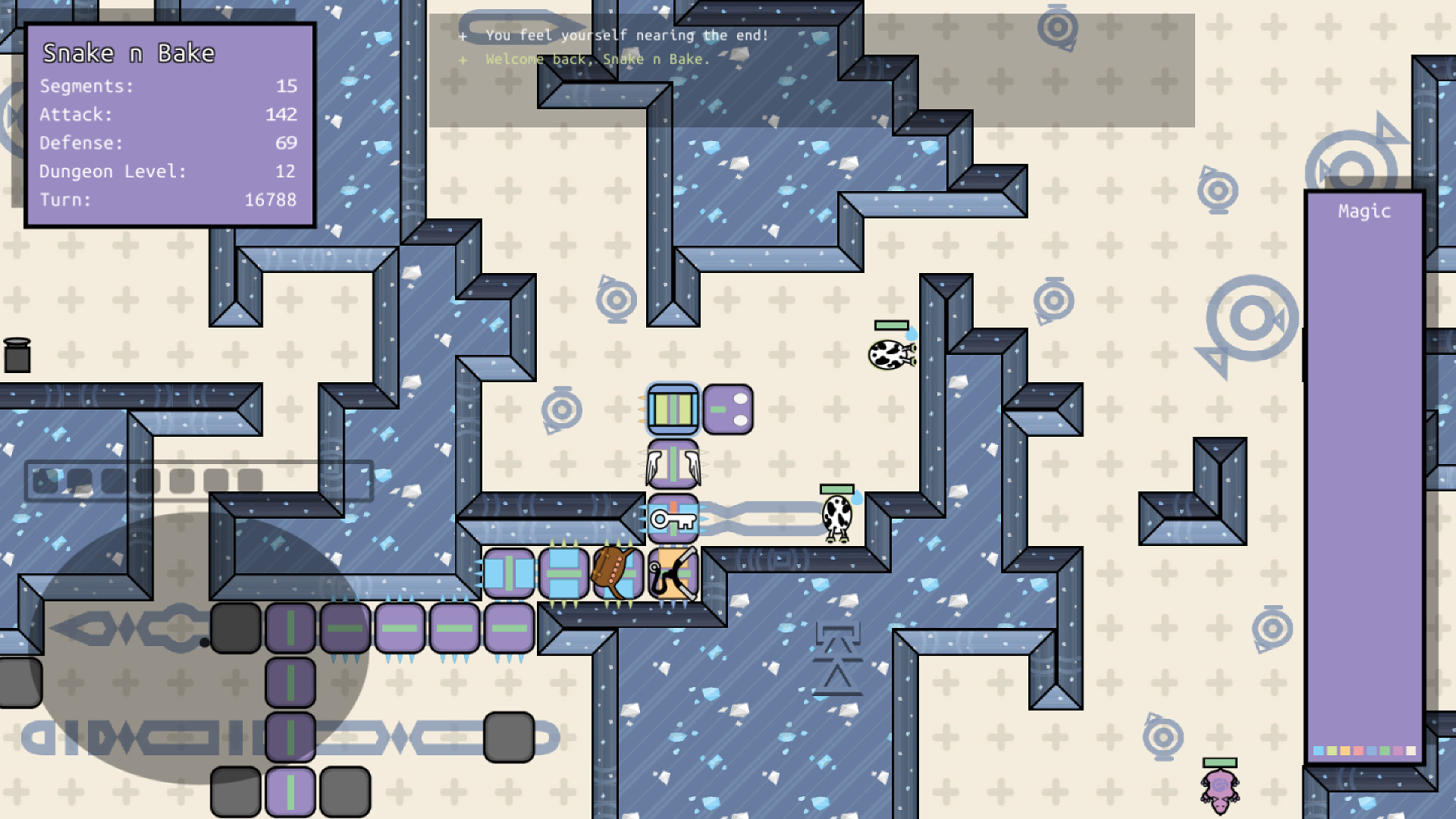Click the leftmost blue swatch in Magic panel
Viewport: 1456px width, 819px height.
point(1317,750)
